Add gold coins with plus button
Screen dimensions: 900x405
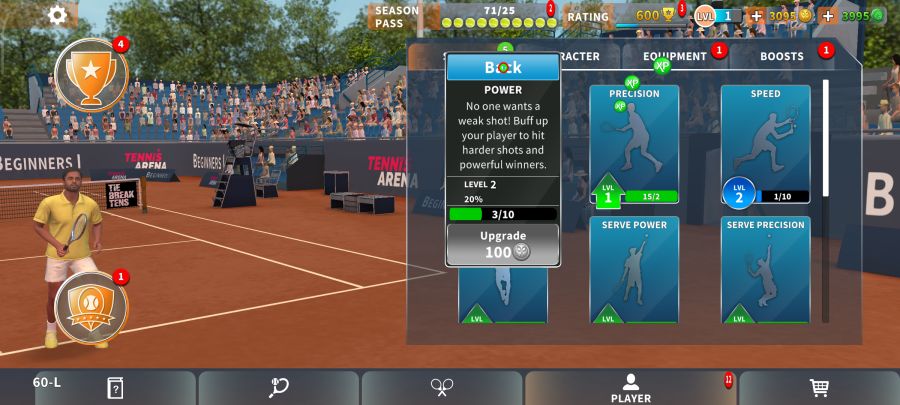755,16
